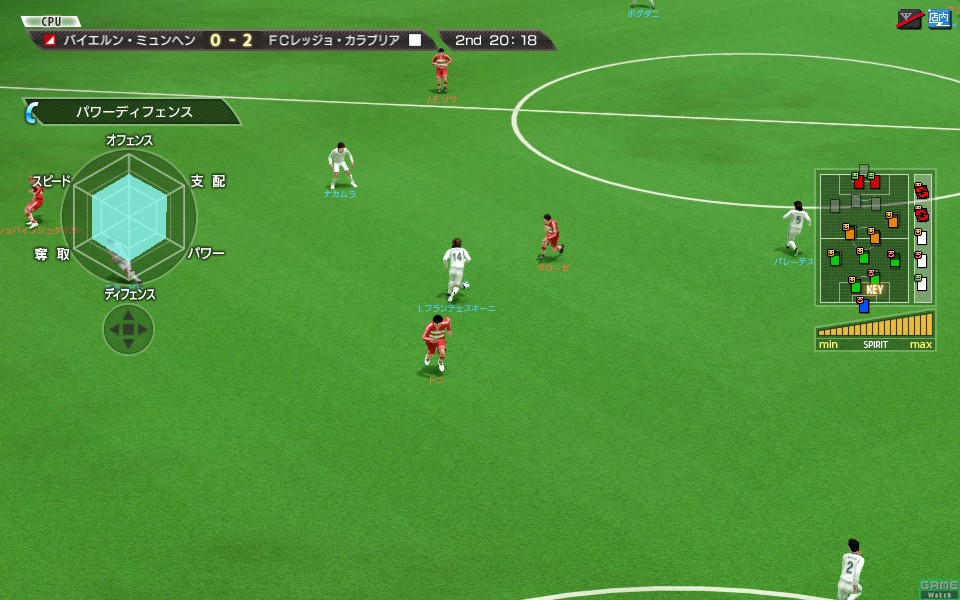Select the KEY player marker on the formation map
The height and width of the screenshot is (600, 960).
pos(874,290)
